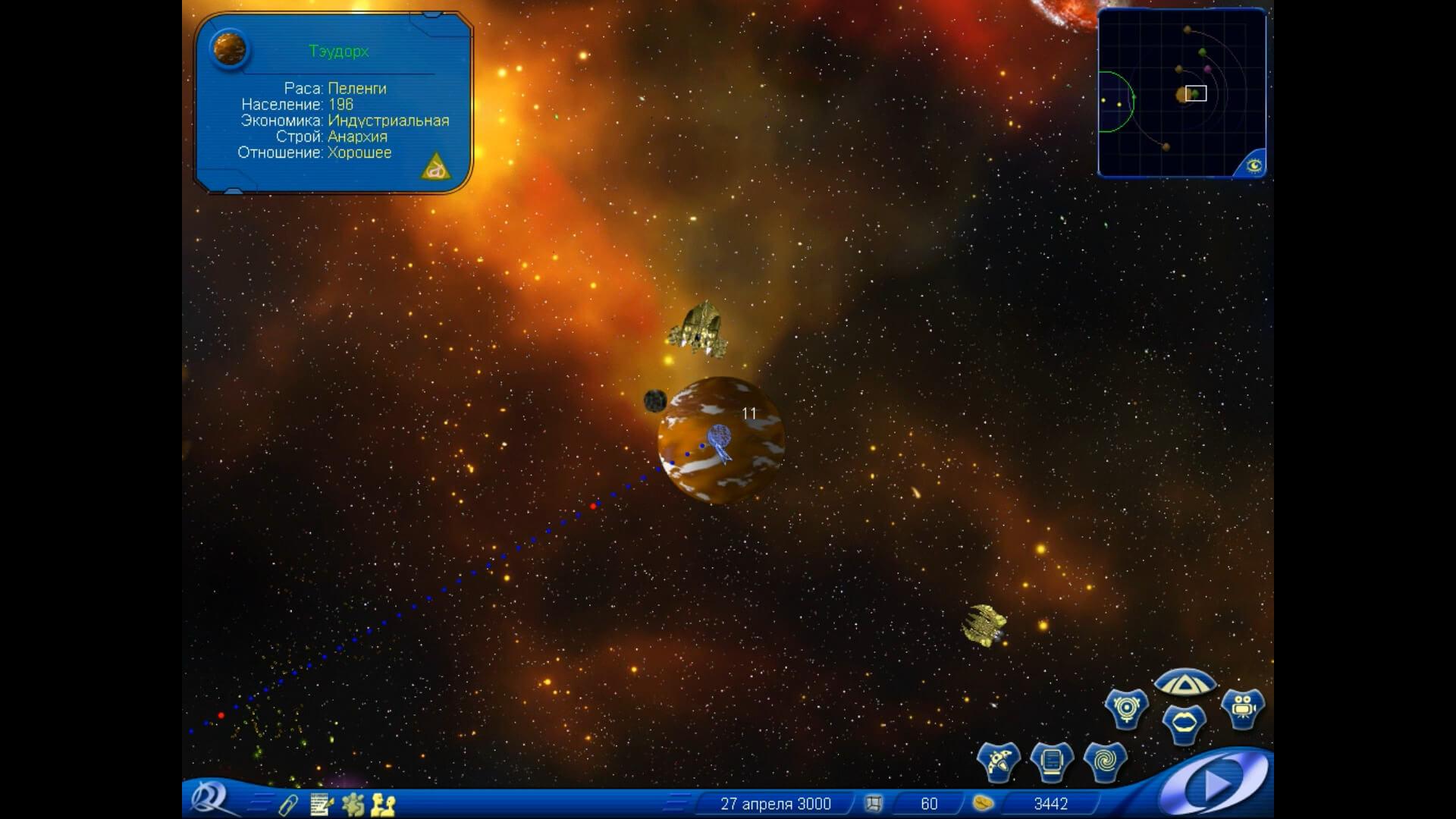This screenshot has height=819, width=1456.
Task: Click the planet portrait in the info panel
Action: click(x=231, y=50)
